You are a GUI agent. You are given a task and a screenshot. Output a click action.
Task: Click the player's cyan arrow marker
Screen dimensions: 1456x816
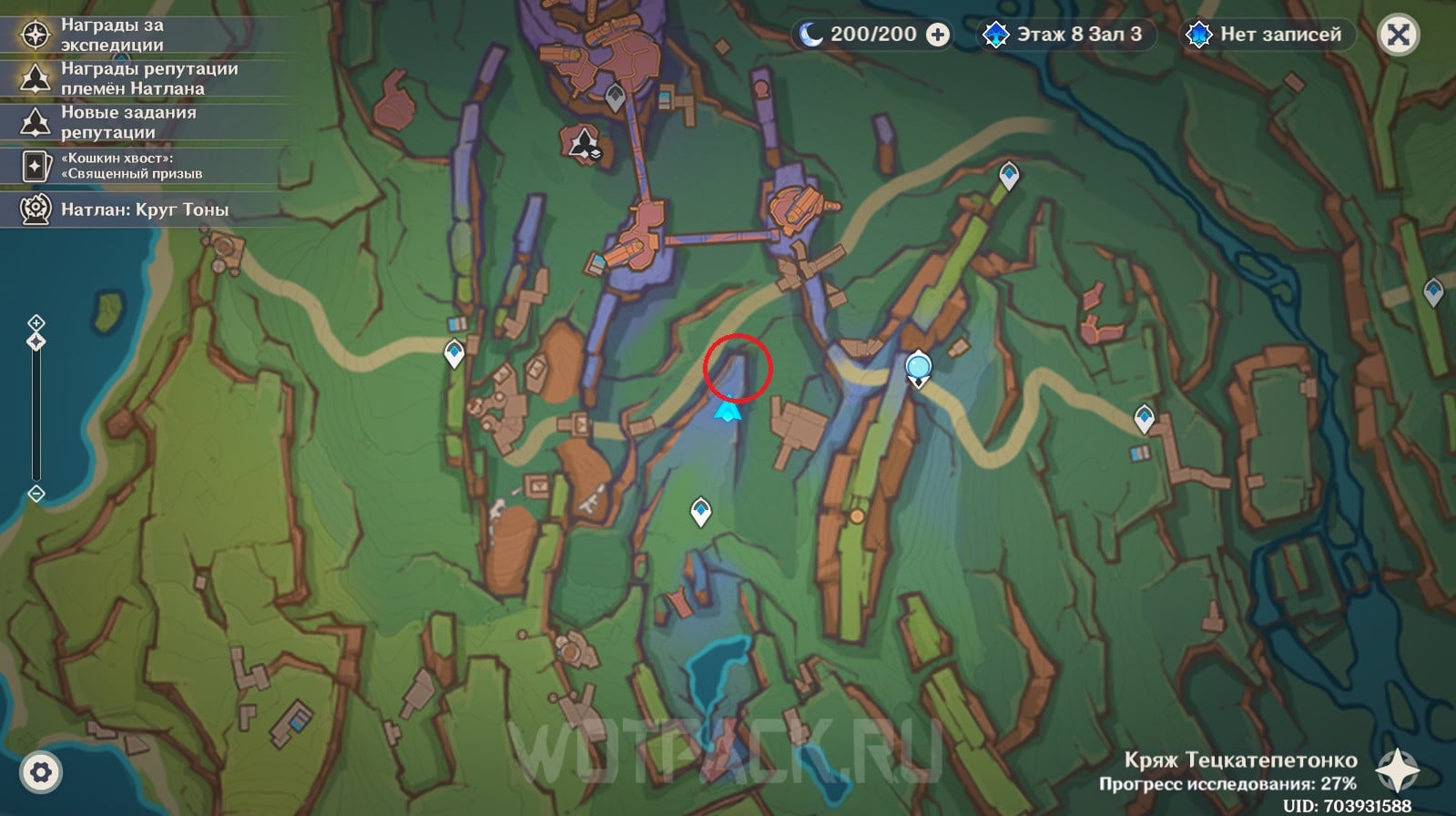[728, 411]
